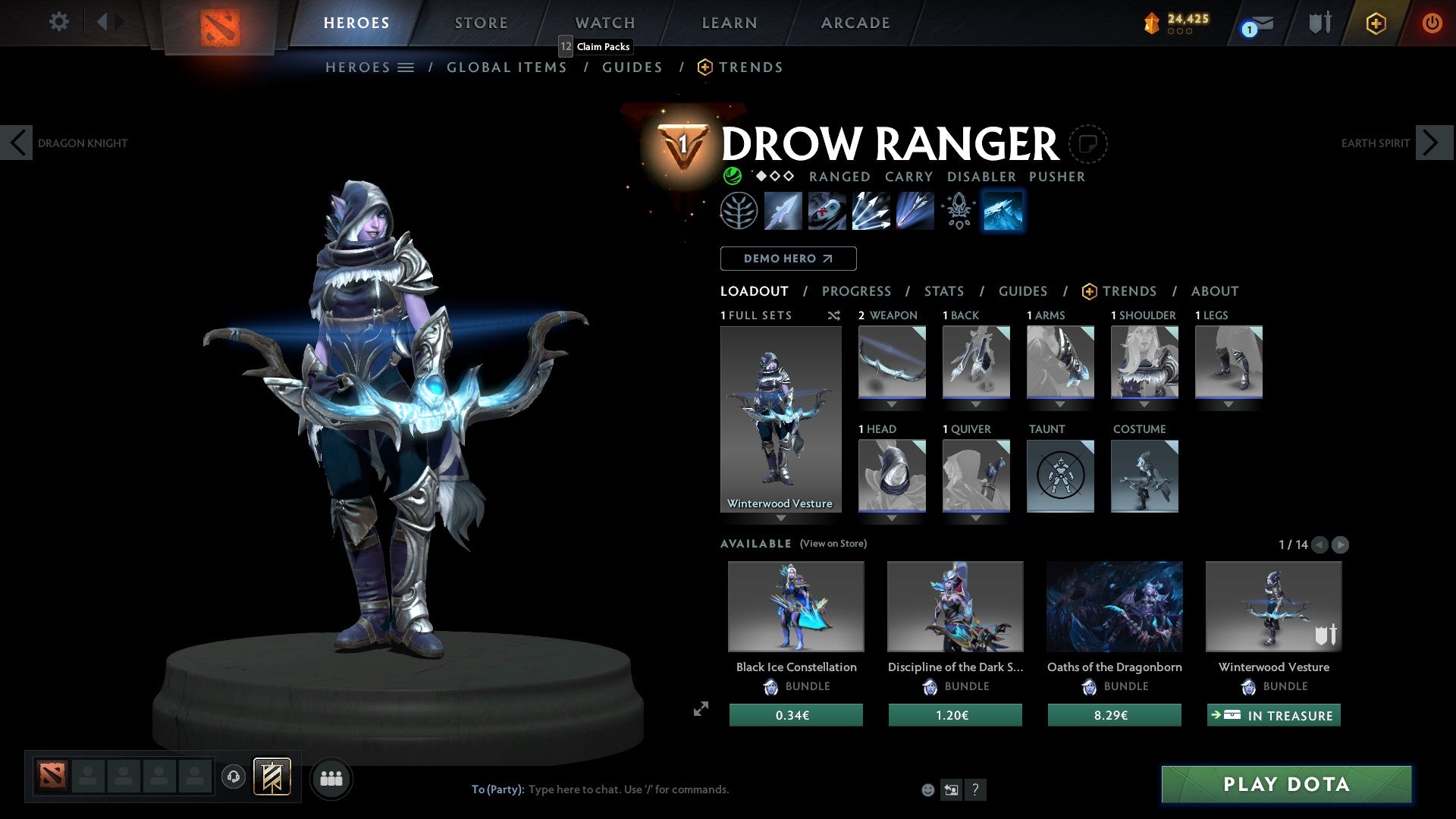Expand the Weapon slot dropdown arrow
Image resolution: width=1456 pixels, height=819 pixels.
(x=892, y=404)
